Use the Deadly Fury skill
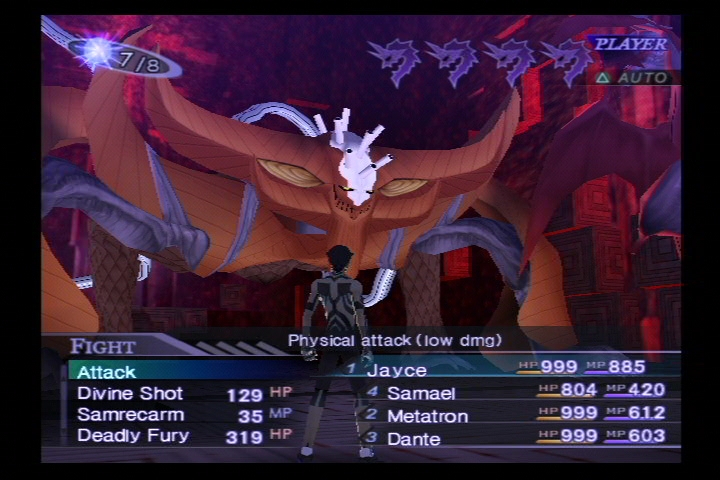This screenshot has height=480, width=720. (x=132, y=435)
